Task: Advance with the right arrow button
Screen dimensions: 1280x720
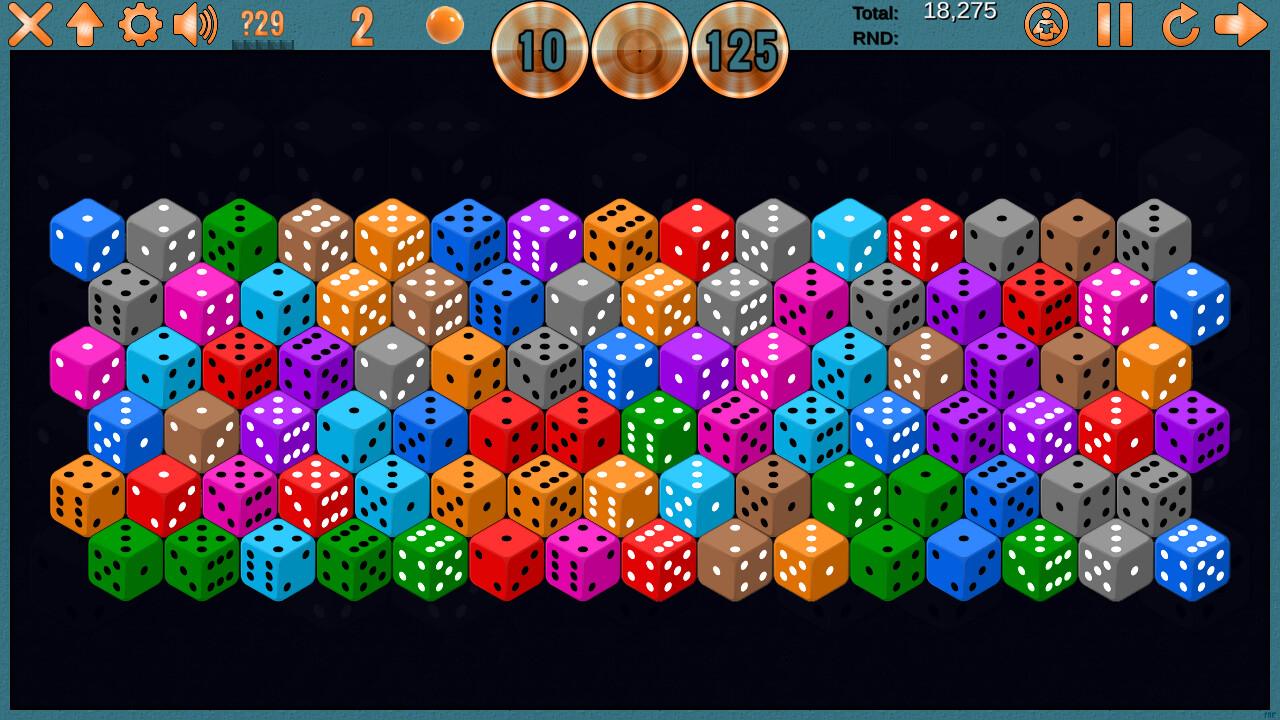Action: (x=1241, y=25)
